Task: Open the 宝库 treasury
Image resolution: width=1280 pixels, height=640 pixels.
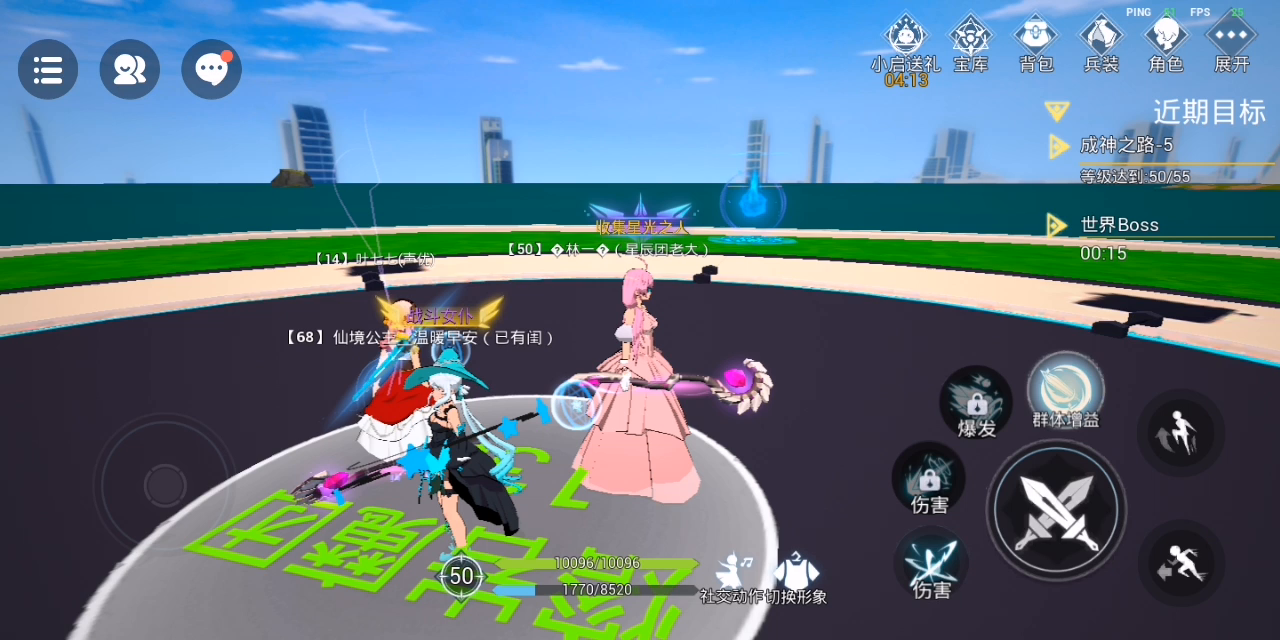Action: click(970, 40)
